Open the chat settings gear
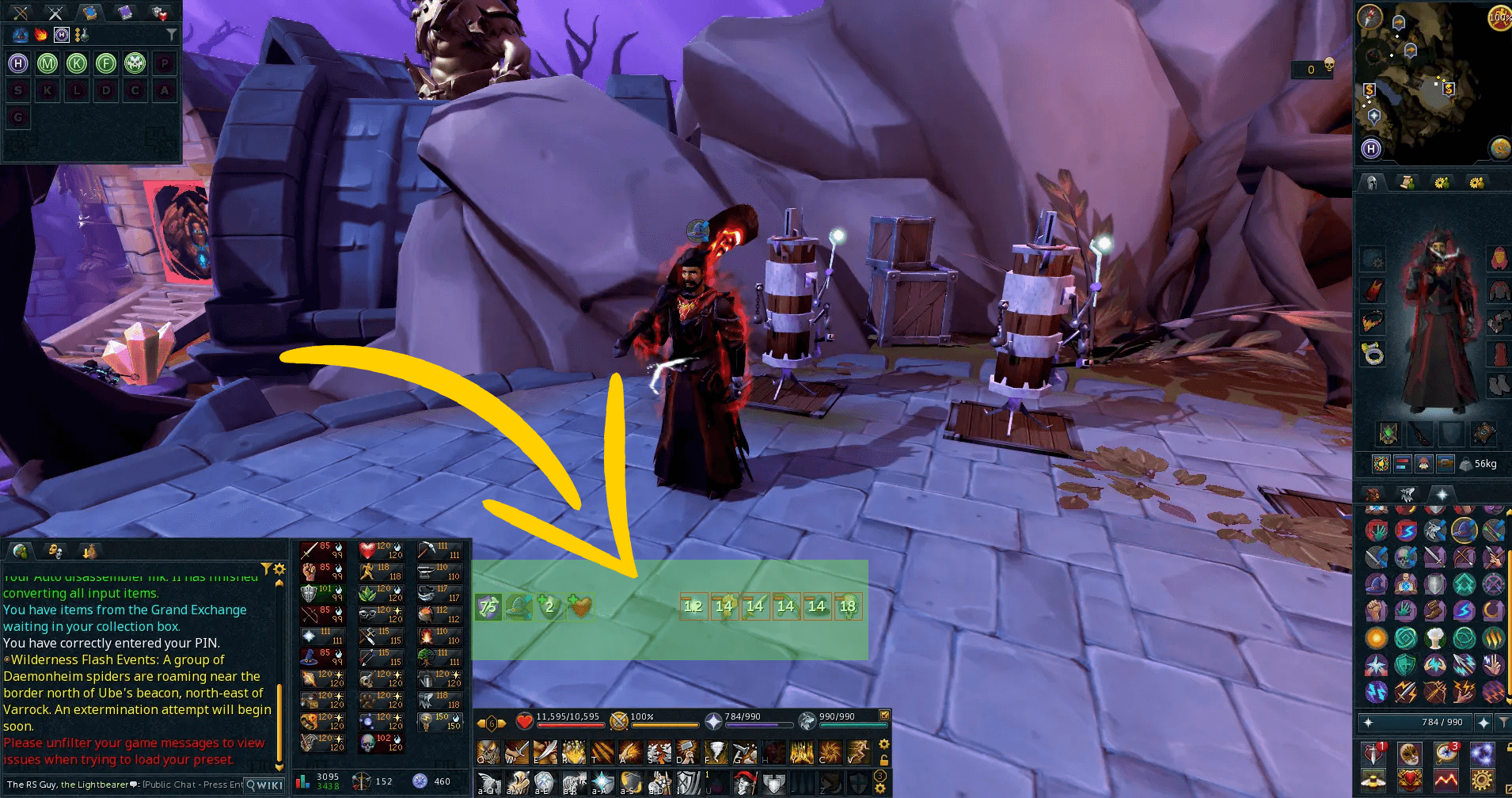 (279, 568)
